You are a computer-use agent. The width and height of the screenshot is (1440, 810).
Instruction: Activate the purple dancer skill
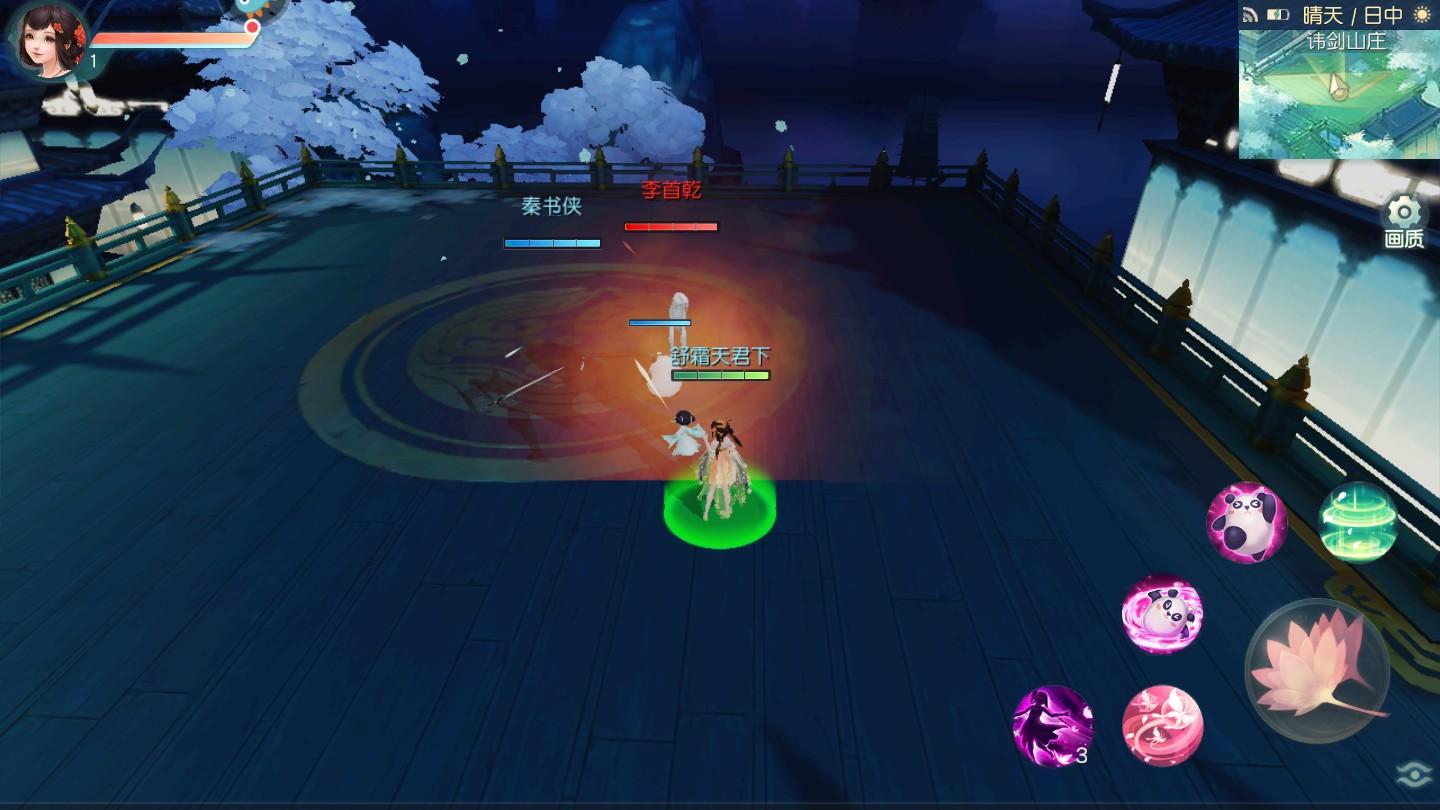[1052, 725]
